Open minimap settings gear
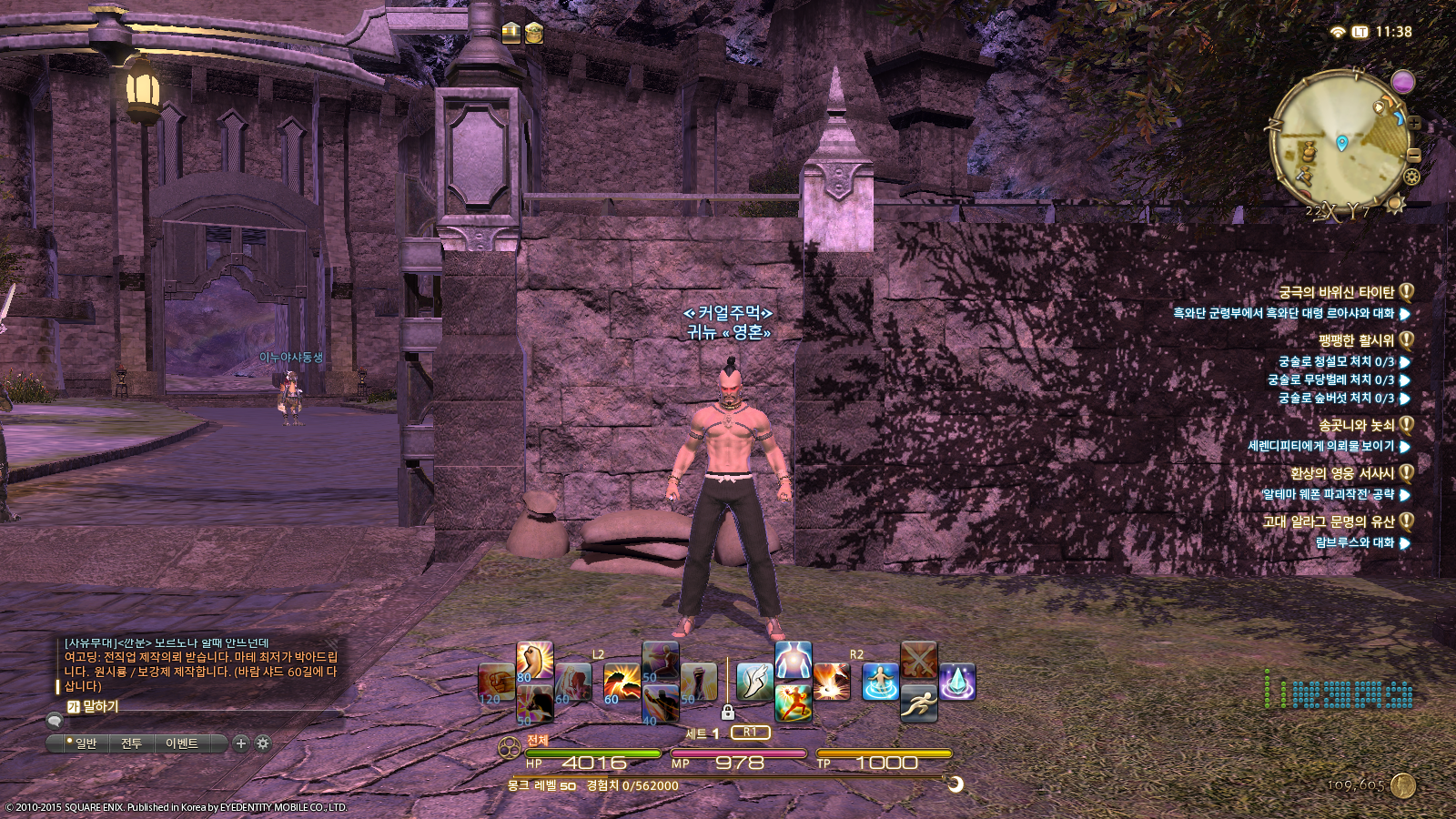The image size is (1456, 819). tap(1411, 177)
